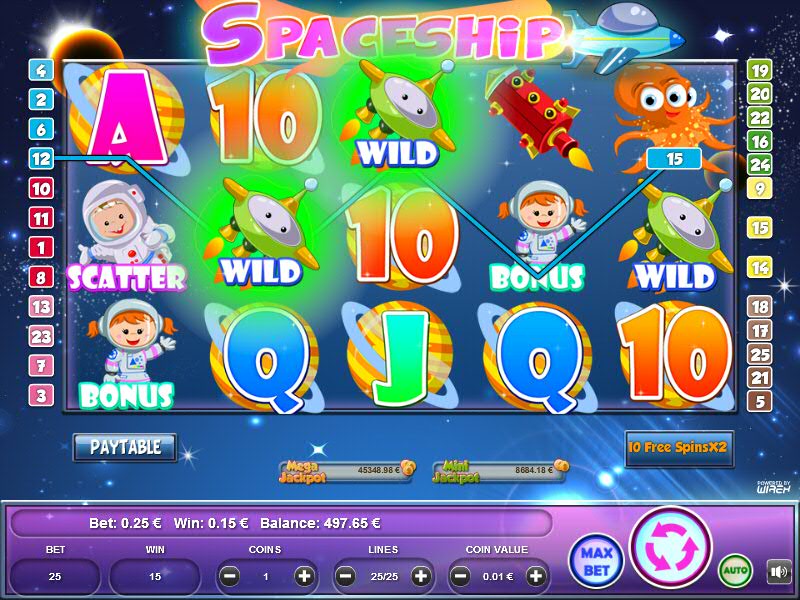Choose payline number 23
Image resolution: width=800 pixels, height=600 pixels.
click(41, 336)
